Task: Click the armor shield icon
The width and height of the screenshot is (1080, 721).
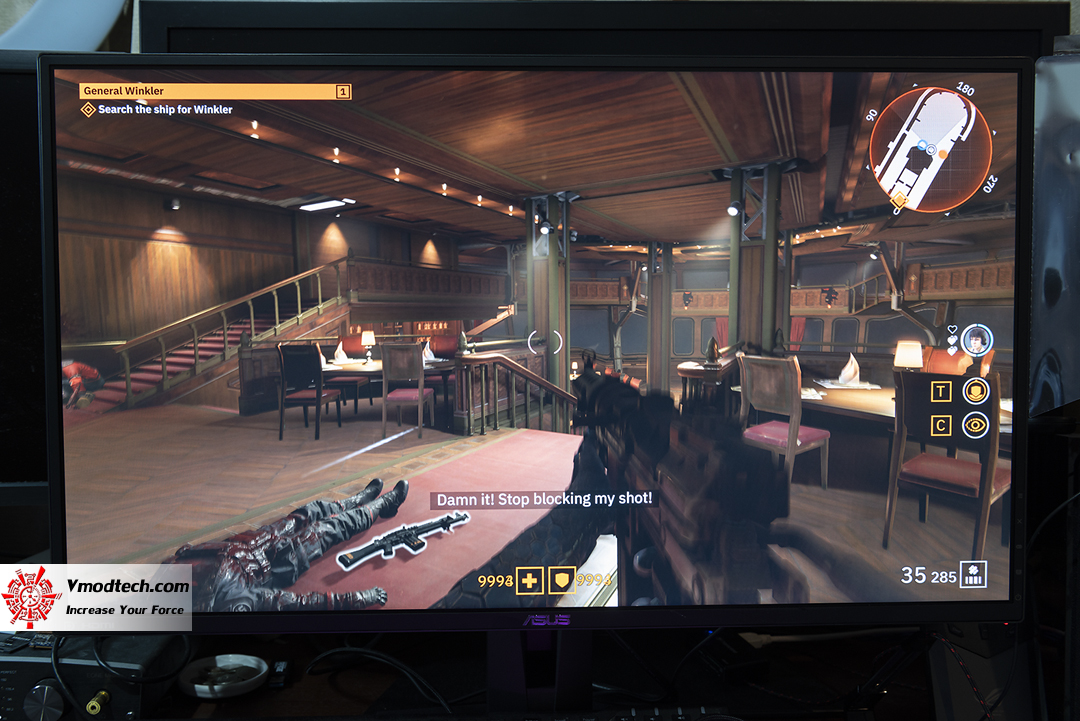Action: click(562, 581)
